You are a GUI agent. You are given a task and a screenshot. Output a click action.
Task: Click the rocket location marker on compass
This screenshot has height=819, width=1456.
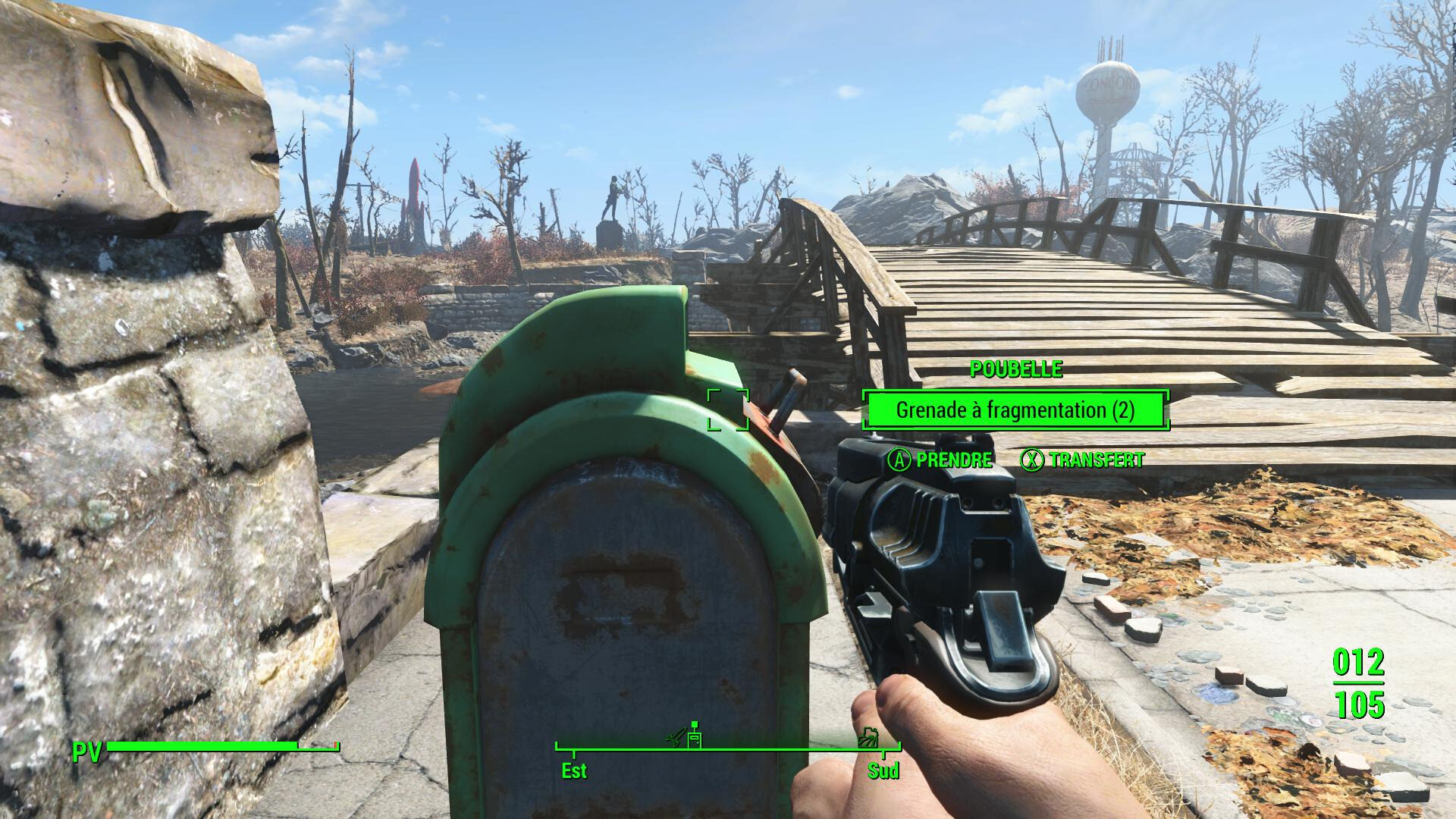coord(676,738)
